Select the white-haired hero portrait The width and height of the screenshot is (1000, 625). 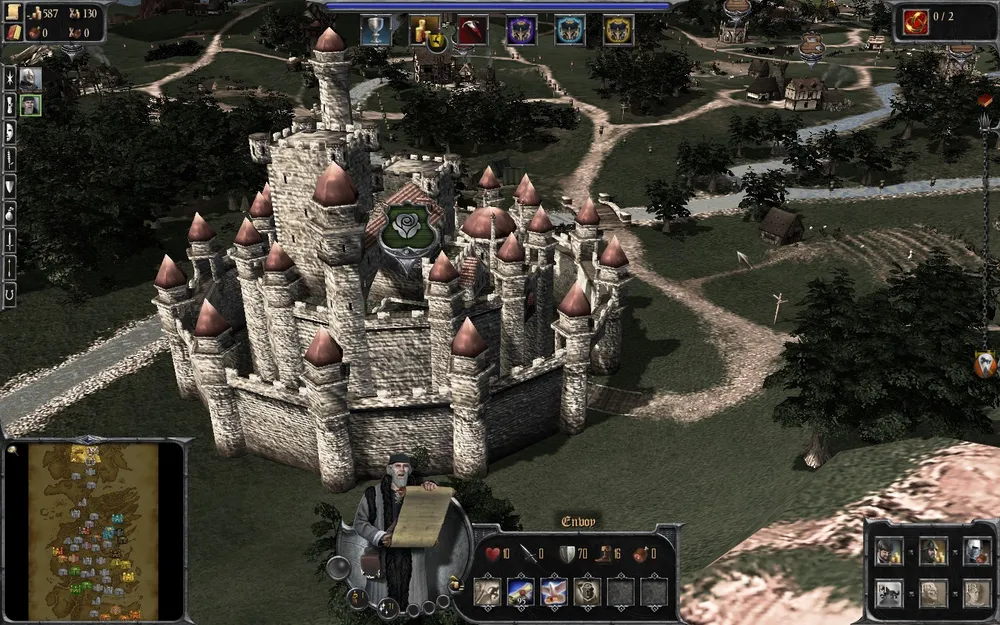[30, 77]
